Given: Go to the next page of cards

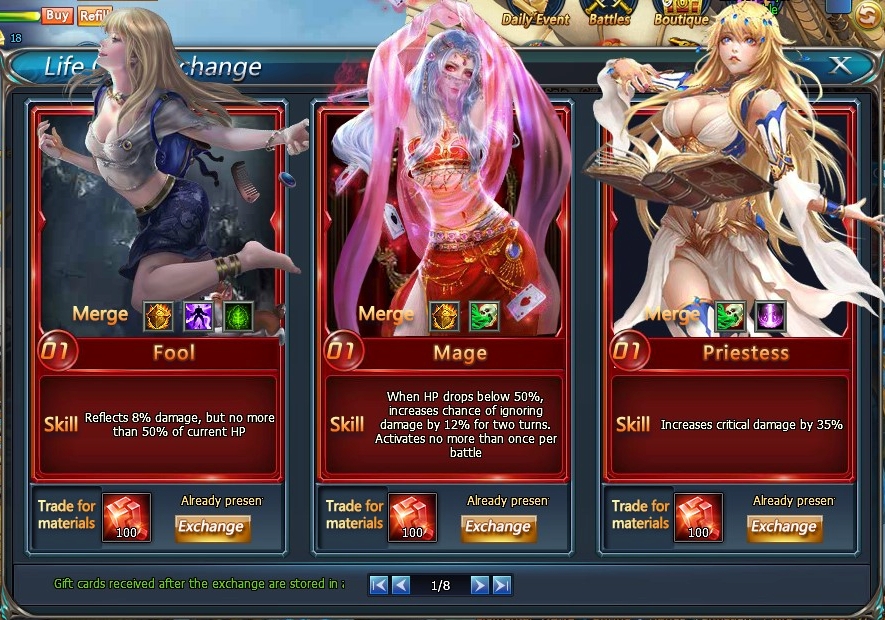Looking at the screenshot, I should coord(480,585).
